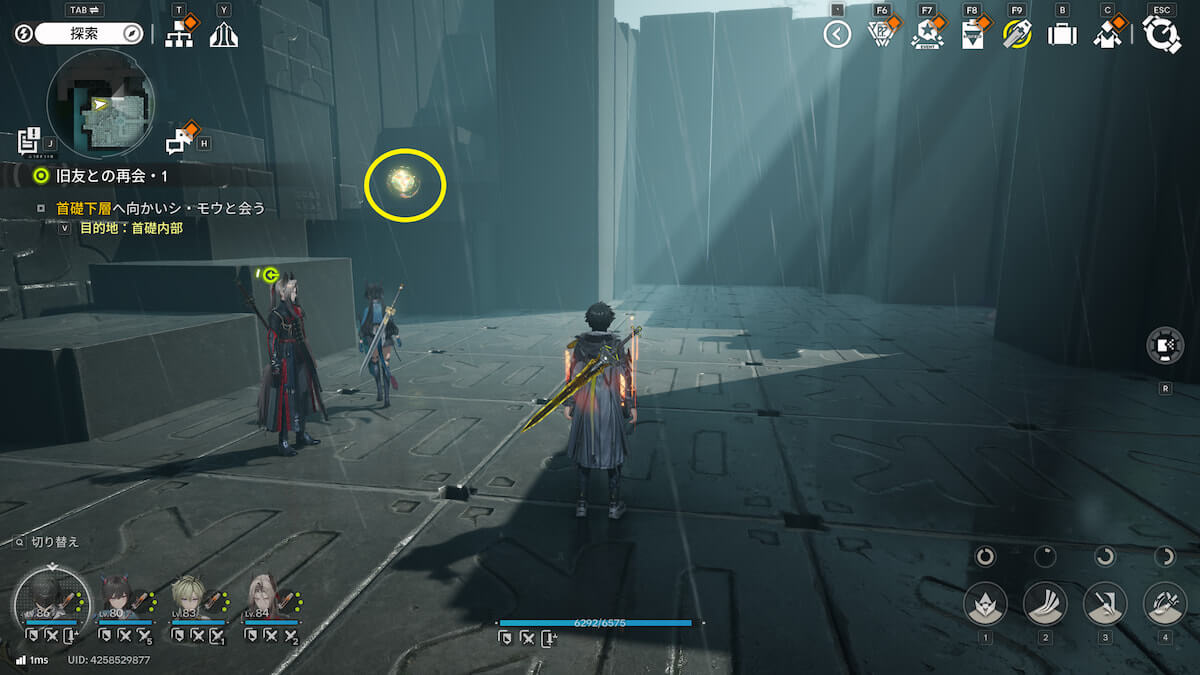Open the F6 triangular emblem menu
The width and height of the screenshot is (1200, 675).
[x=880, y=34]
